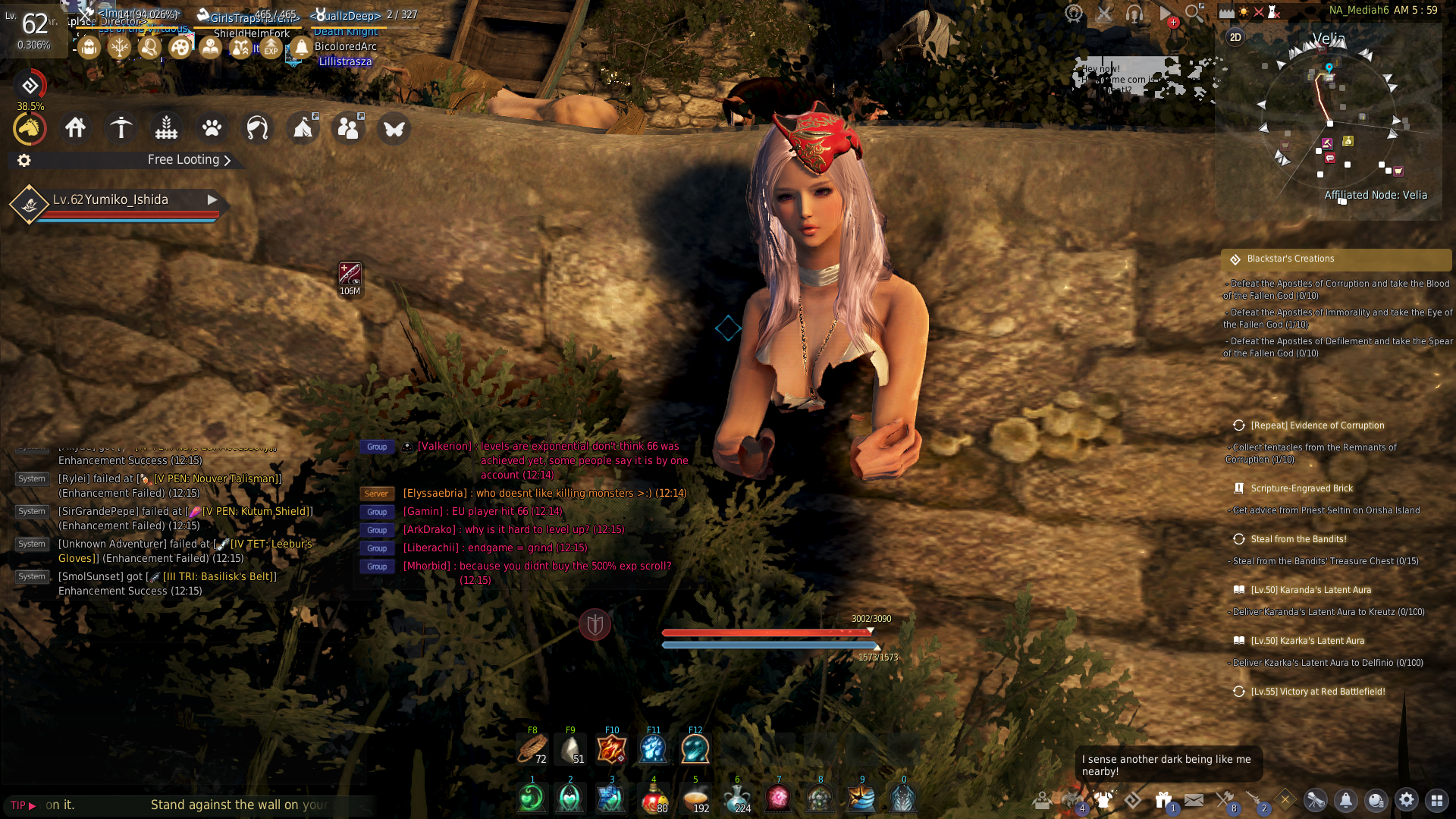
Task: Use the food dish hotbar slot 5
Action: coord(695,799)
